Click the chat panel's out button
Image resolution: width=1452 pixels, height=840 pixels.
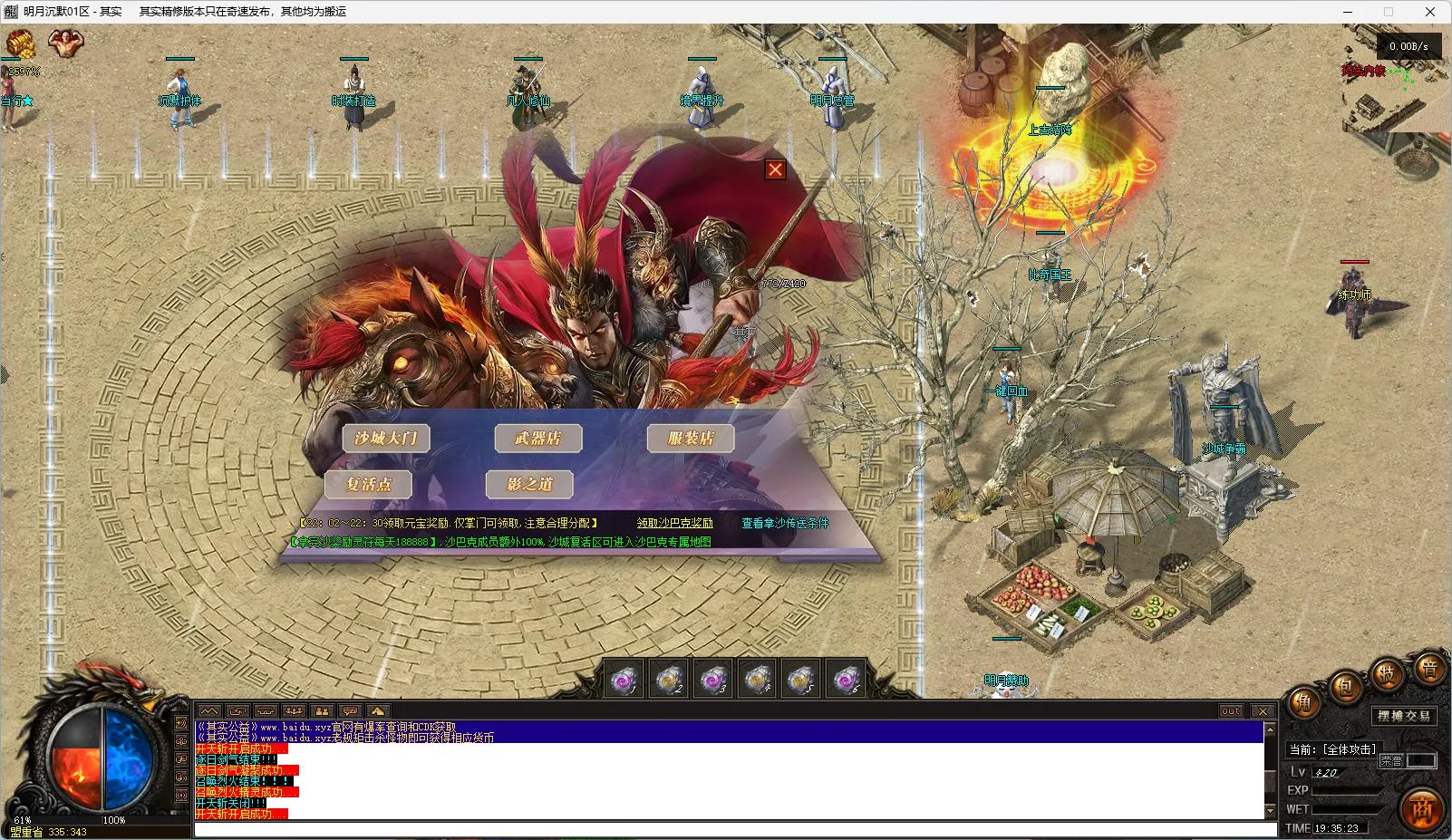[1231, 711]
